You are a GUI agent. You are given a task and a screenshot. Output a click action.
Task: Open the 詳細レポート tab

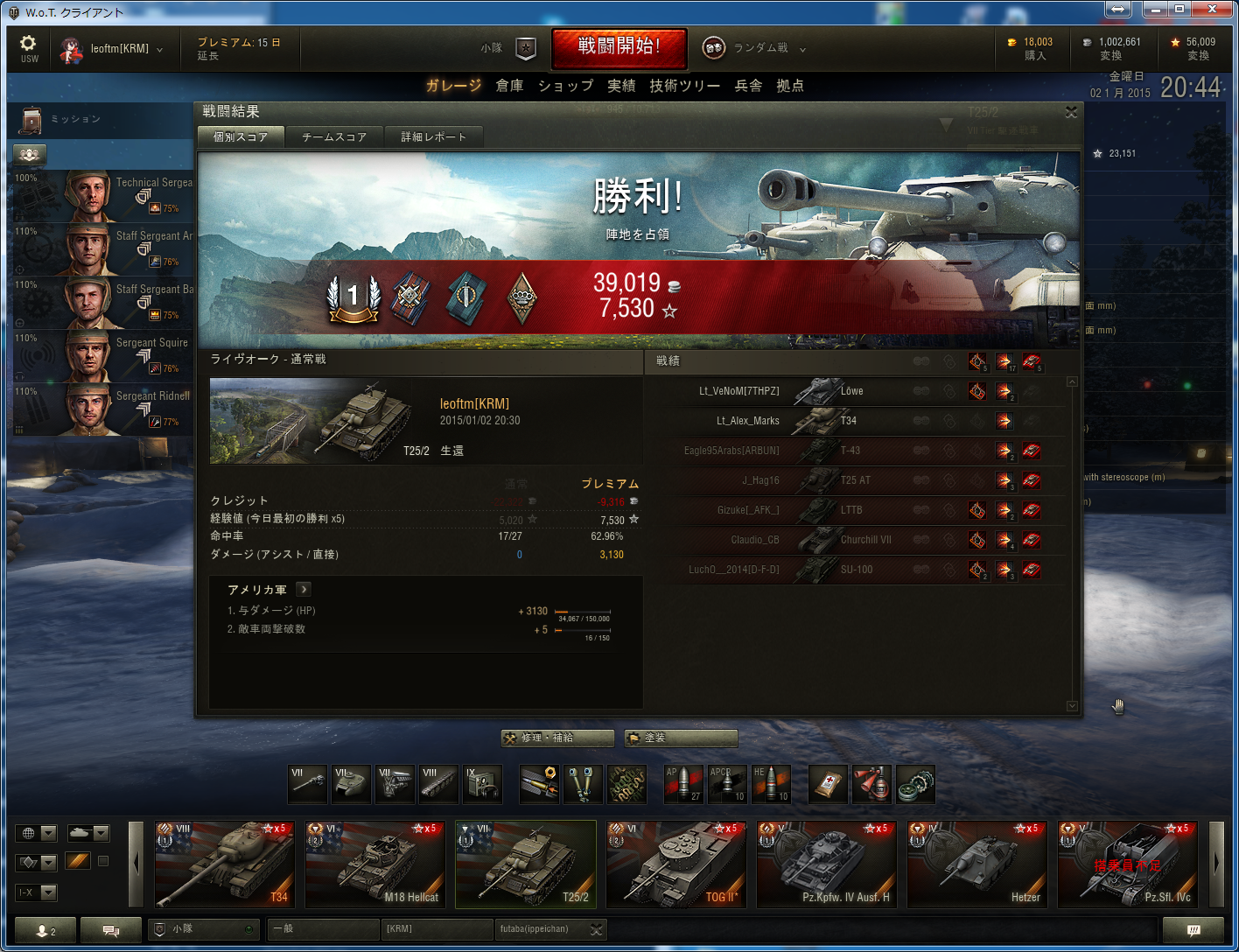click(434, 136)
